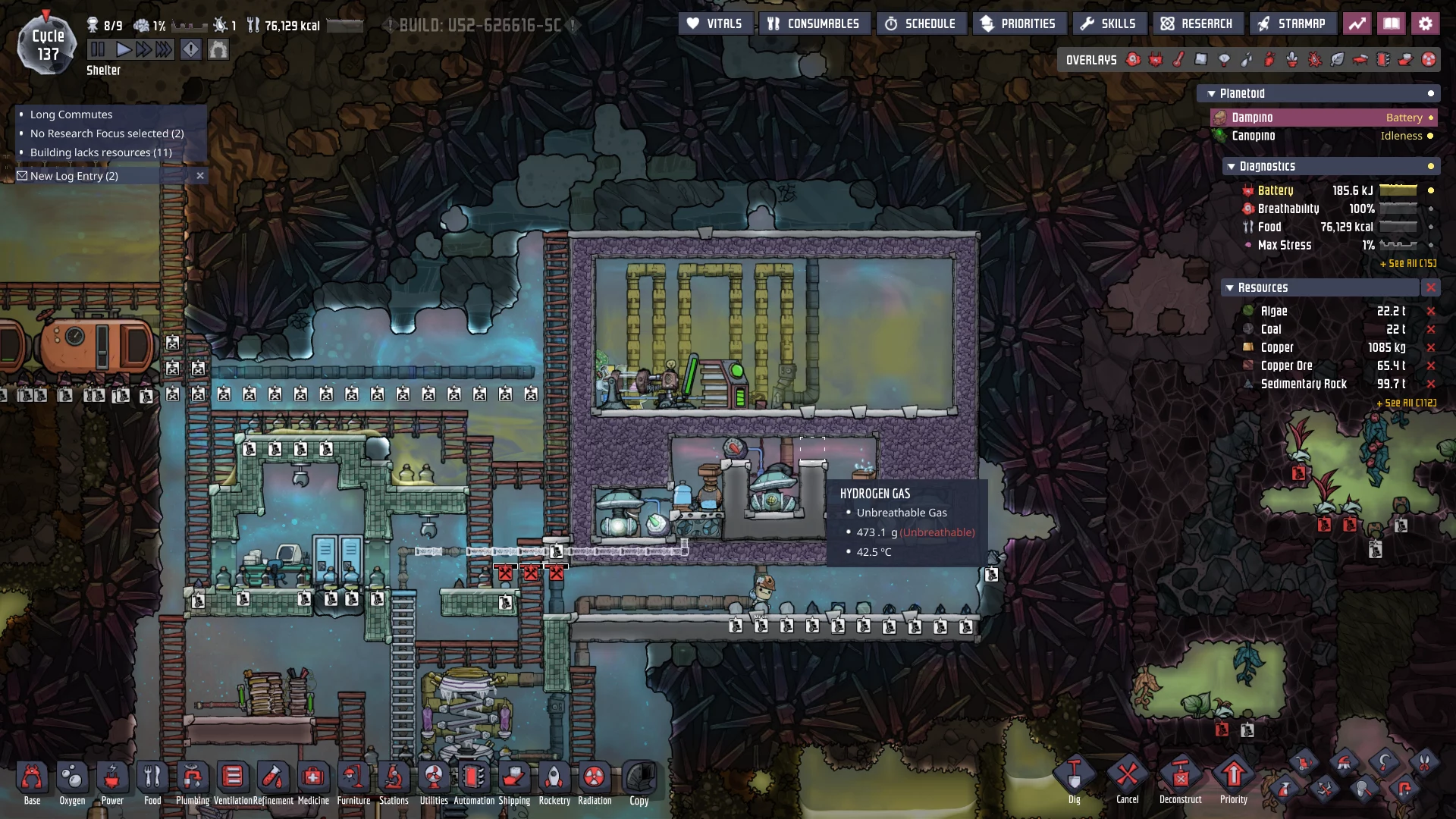This screenshot has height=819, width=1456.
Task: View the Building lacks resources alert
Action: click(101, 152)
